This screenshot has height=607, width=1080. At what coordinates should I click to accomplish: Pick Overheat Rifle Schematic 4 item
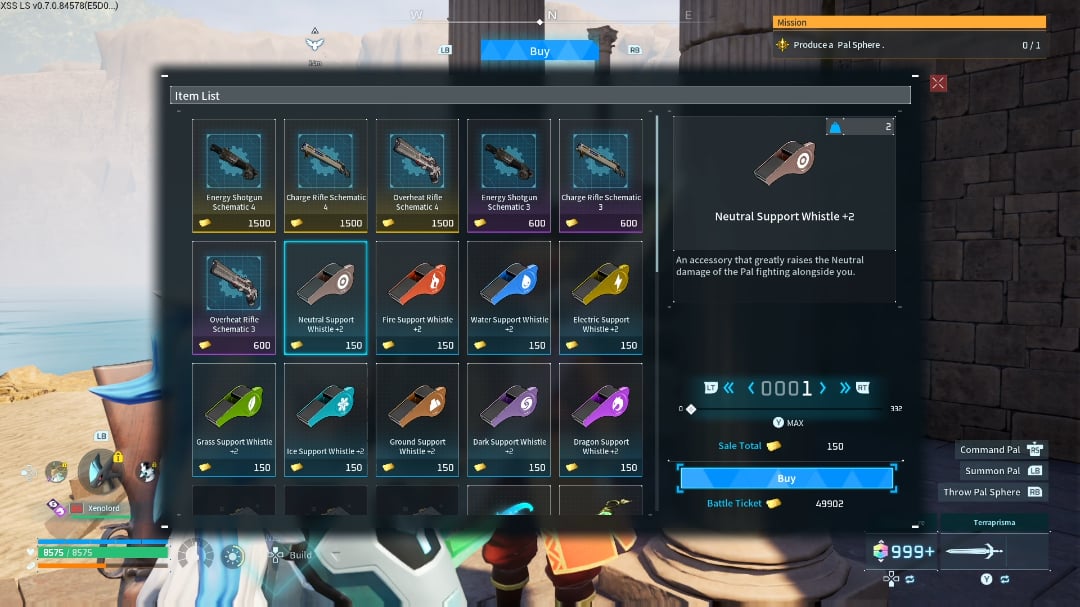(x=418, y=175)
